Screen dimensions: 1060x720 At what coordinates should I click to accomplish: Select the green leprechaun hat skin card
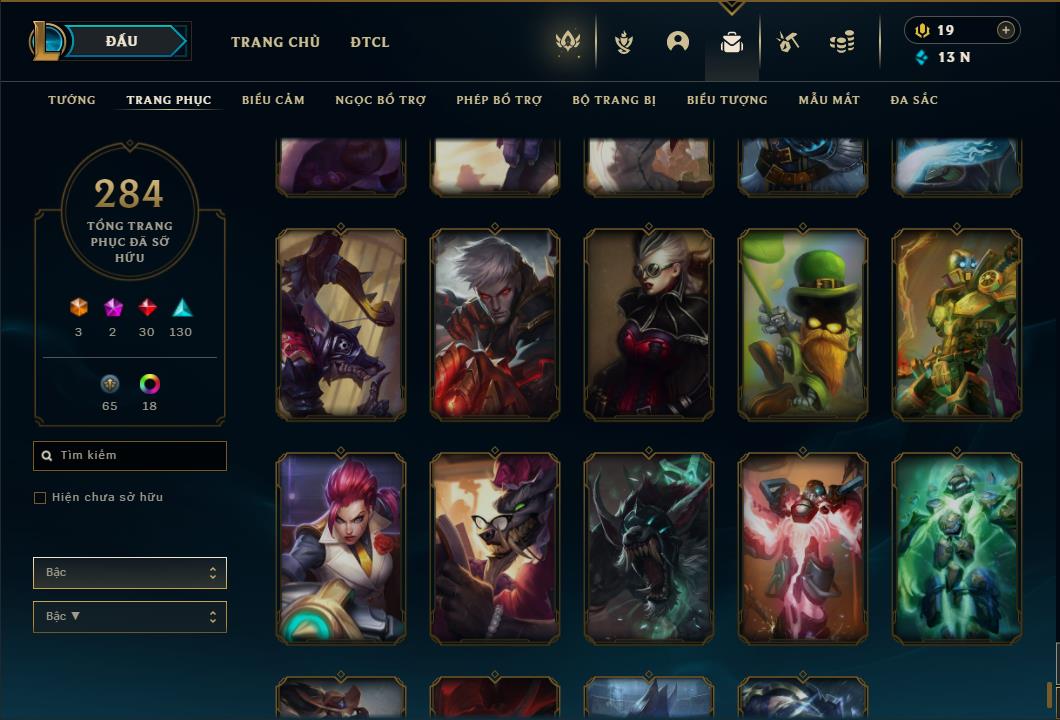(803, 324)
